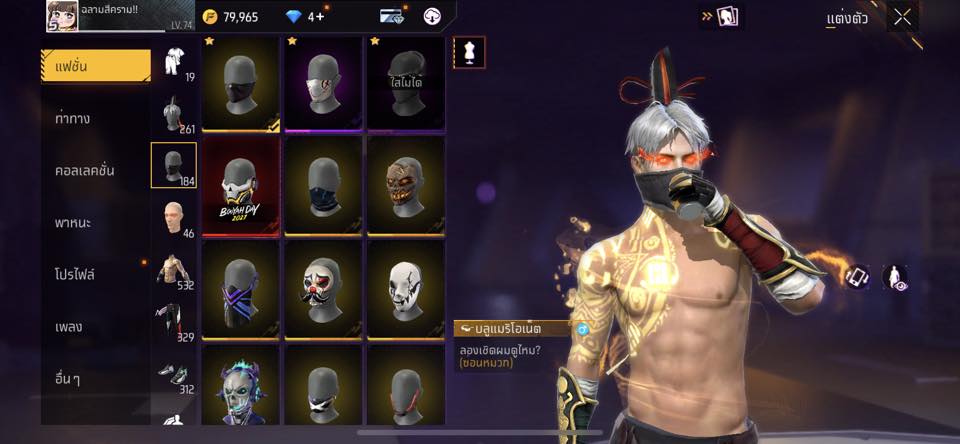
Task: Open the คอลเลคชั่น collection menu
Action: pos(84,170)
